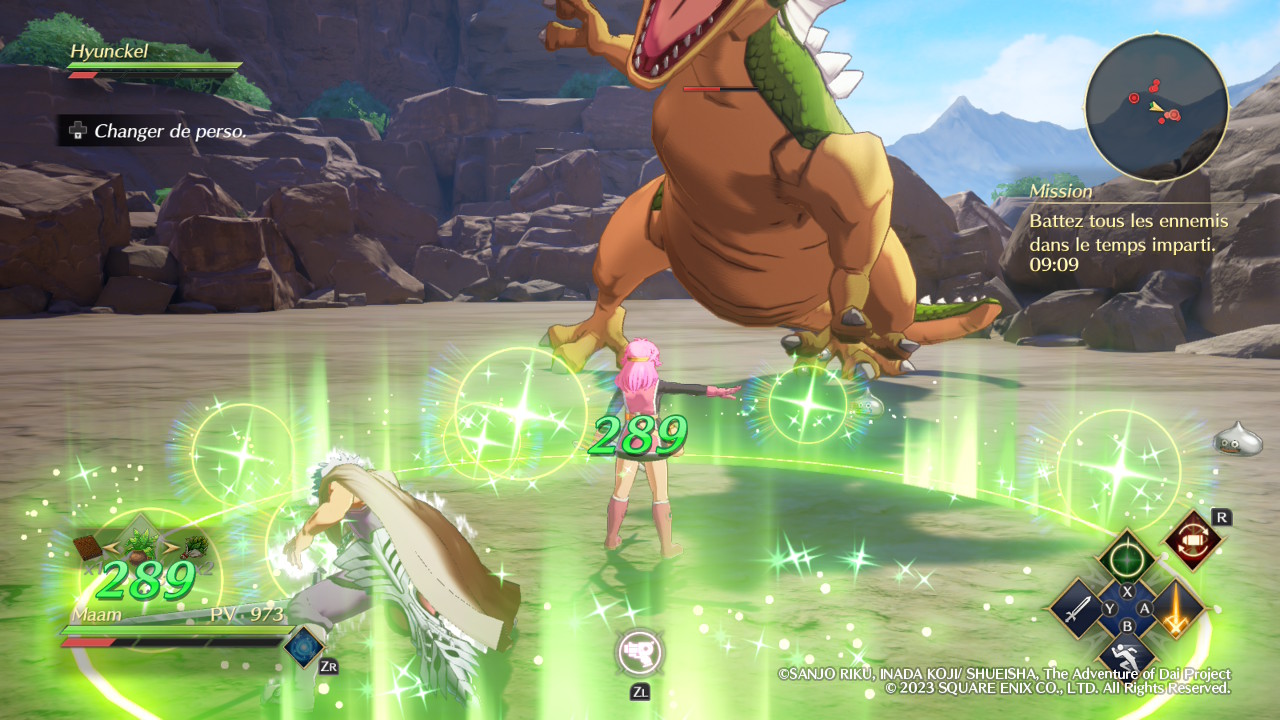
Task: Activate the green circle healing spell
Action: tap(1127, 558)
